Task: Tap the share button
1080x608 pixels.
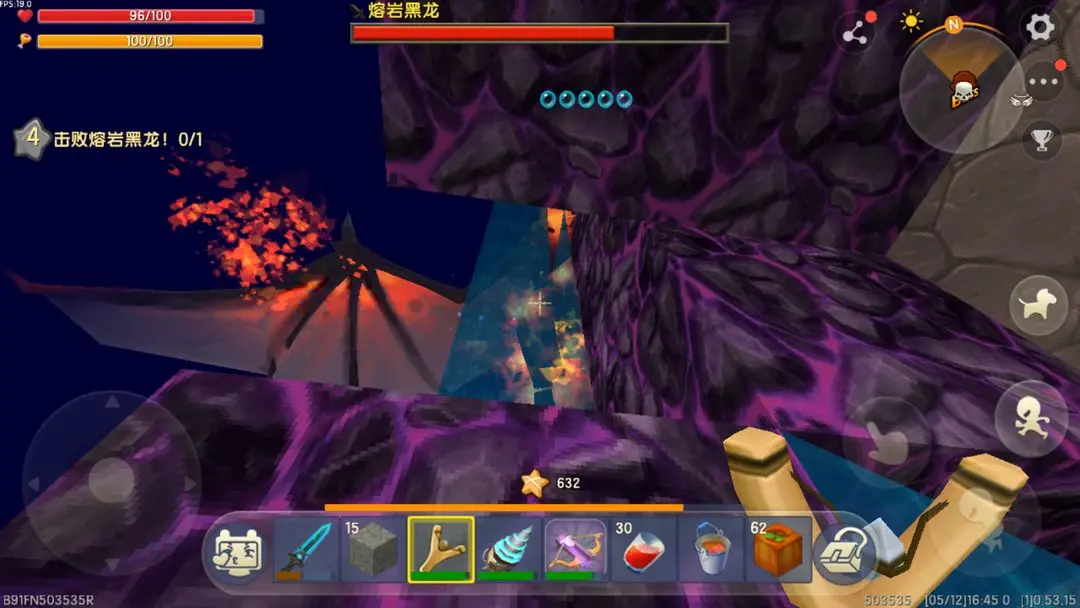Action: (855, 33)
